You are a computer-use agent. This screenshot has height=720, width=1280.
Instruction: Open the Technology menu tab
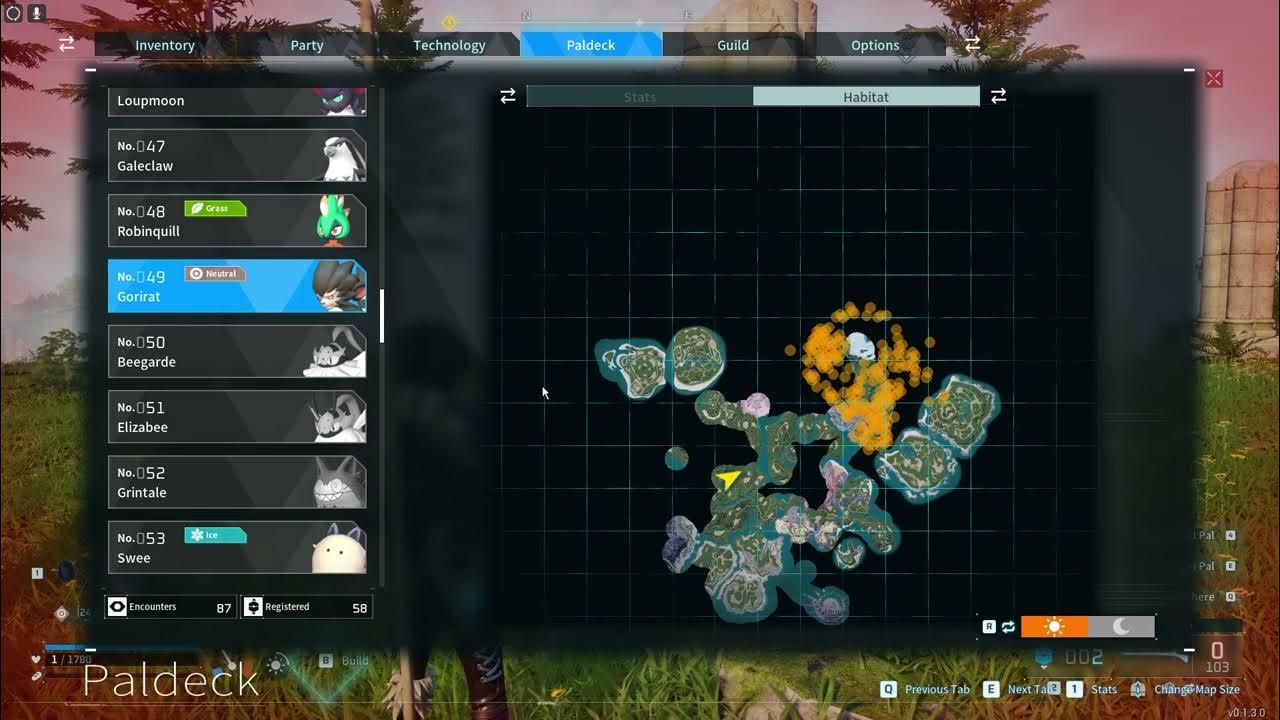point(449,45)
